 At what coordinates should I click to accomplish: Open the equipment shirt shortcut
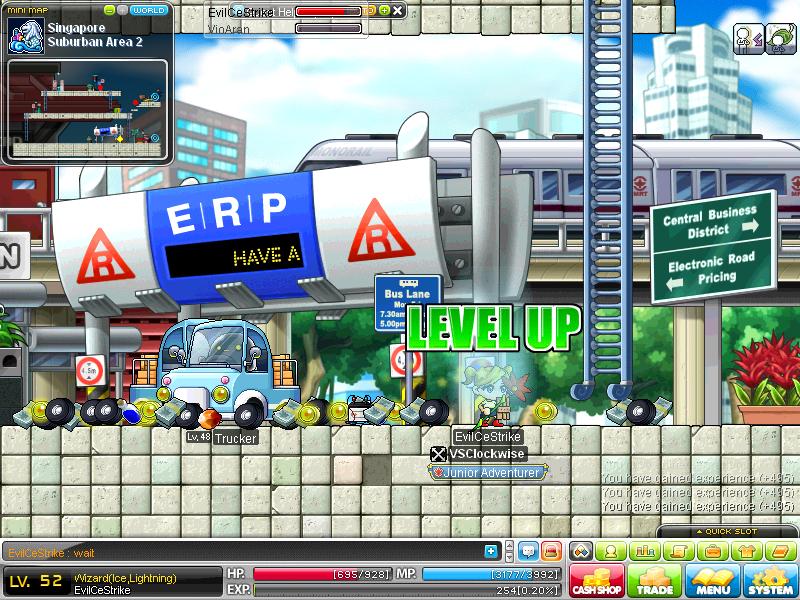(746, 551)
